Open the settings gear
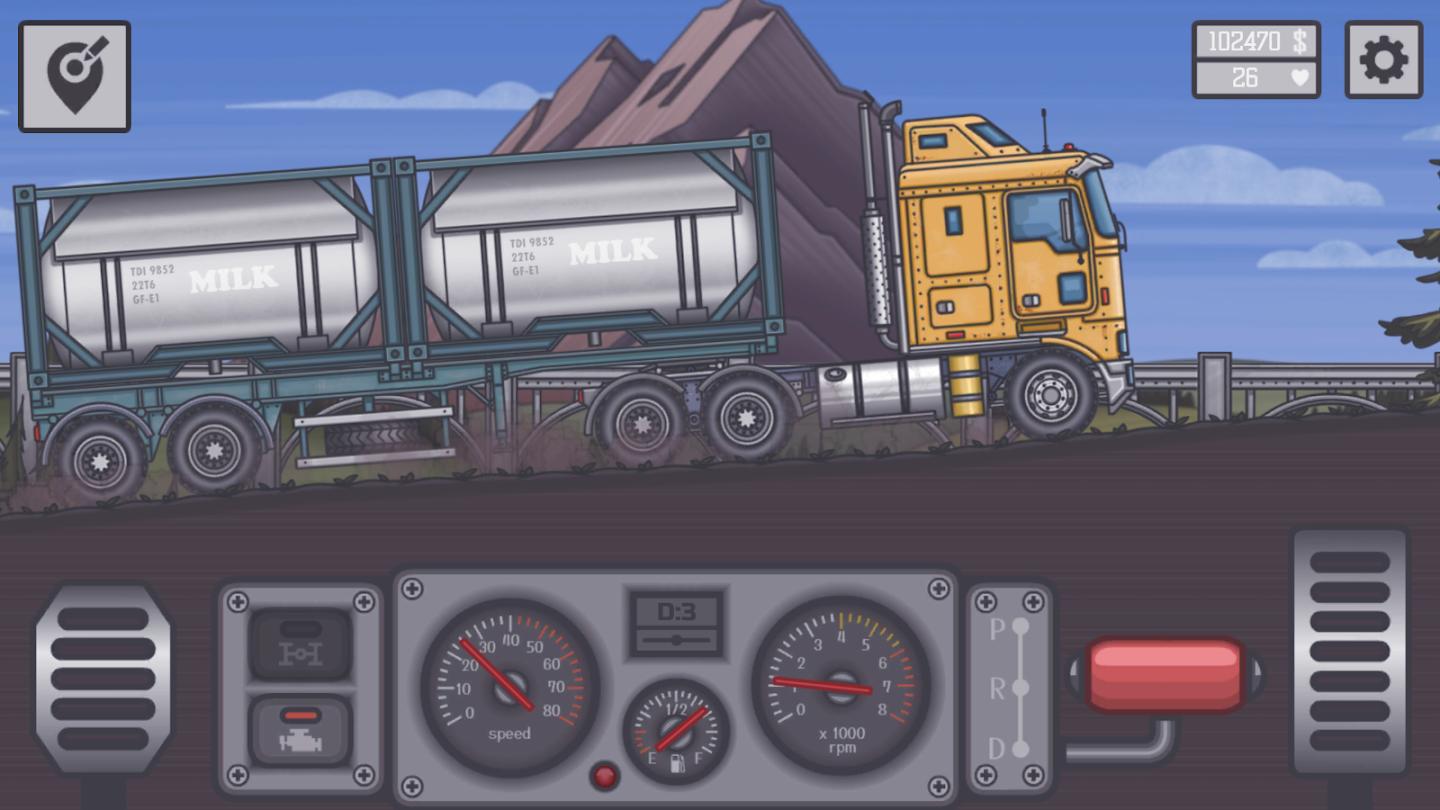Viewport: 1440px width, 810px height. pyautogui.click(x=1386, y=60)
